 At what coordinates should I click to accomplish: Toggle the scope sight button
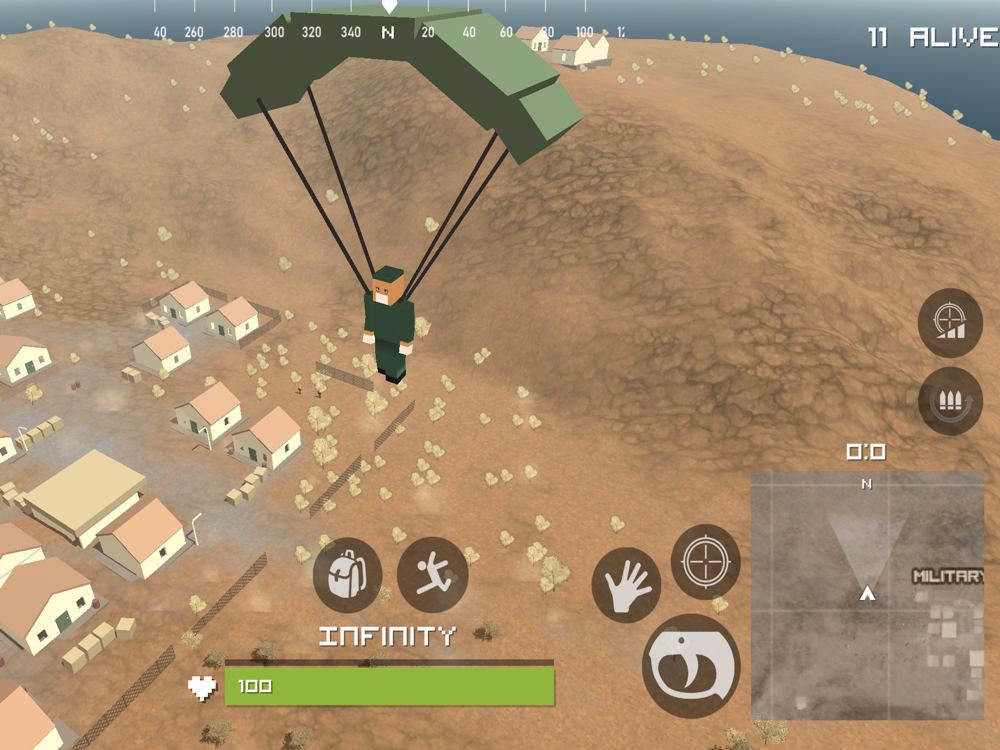pos(950,323)
